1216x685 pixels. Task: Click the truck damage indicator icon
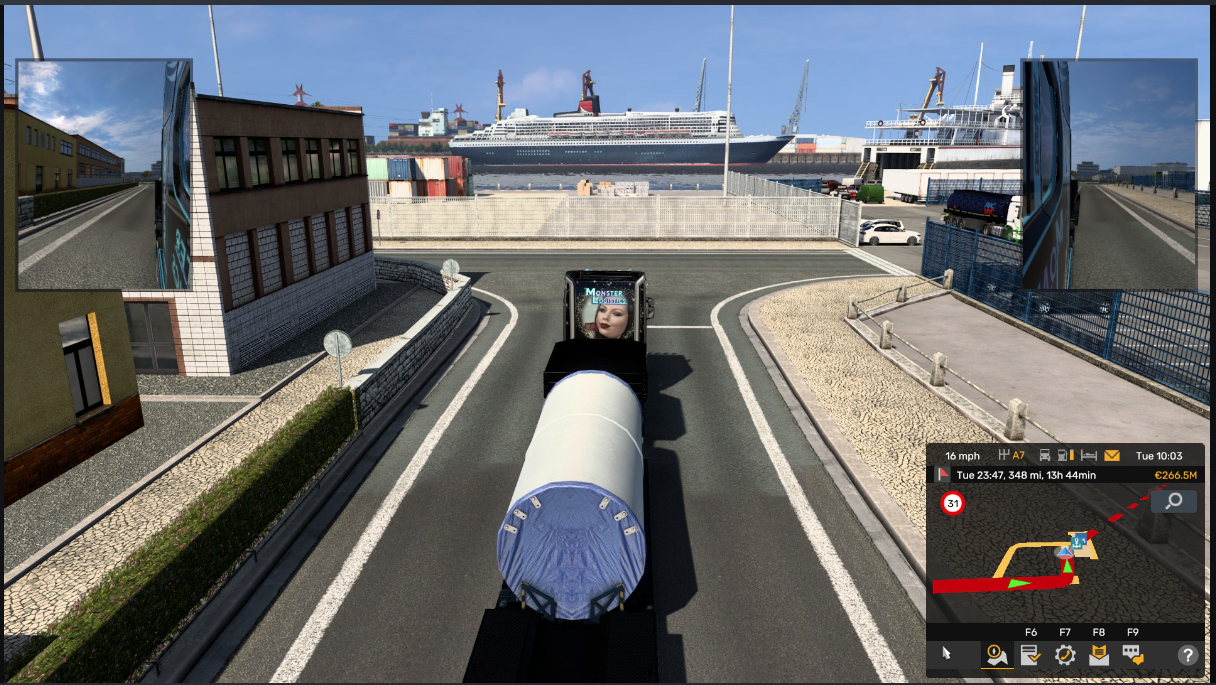[1045, 456]
